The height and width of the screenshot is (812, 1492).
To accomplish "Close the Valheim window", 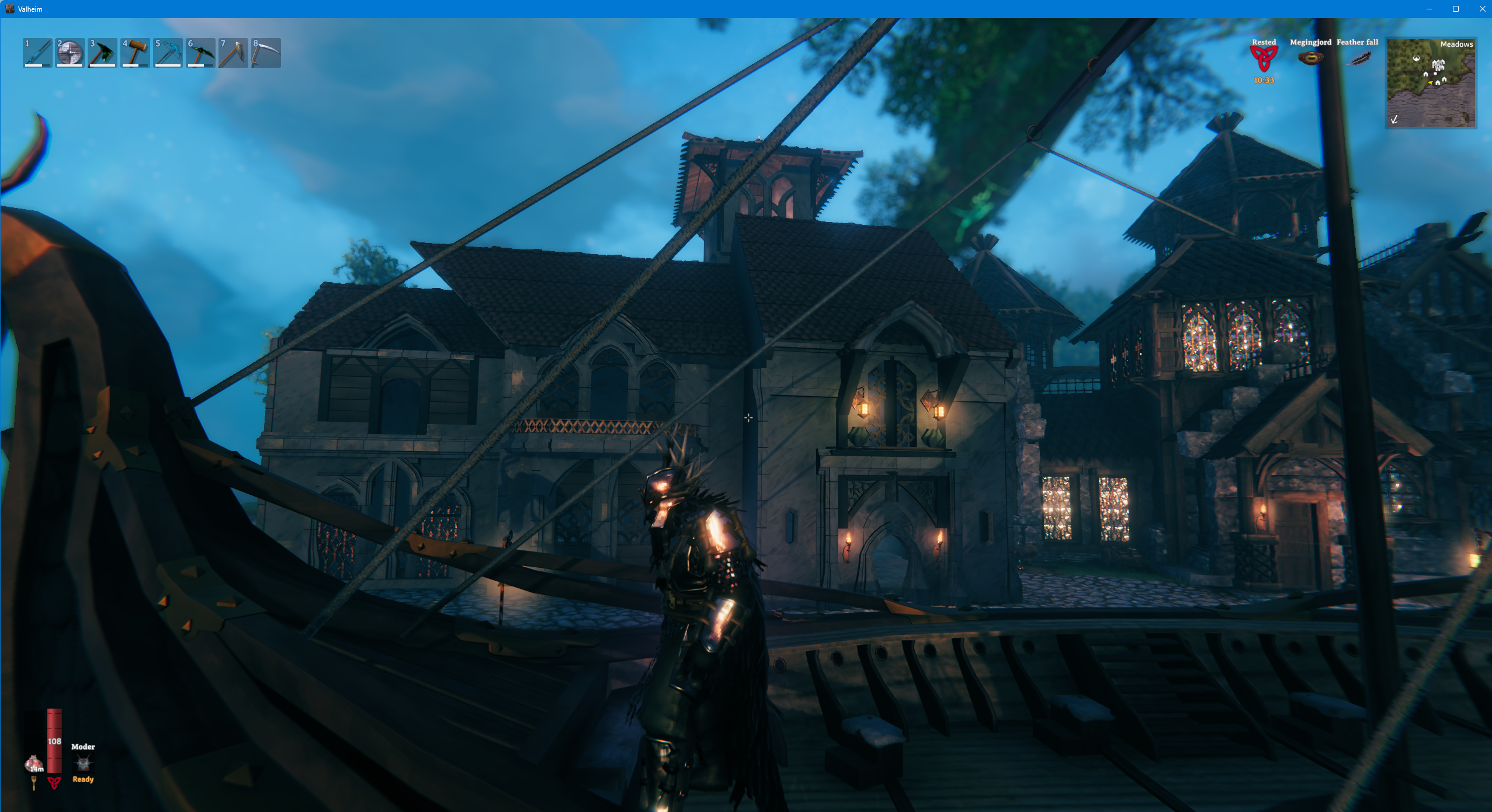I will pyautogui.click(x=1482, y=9).
